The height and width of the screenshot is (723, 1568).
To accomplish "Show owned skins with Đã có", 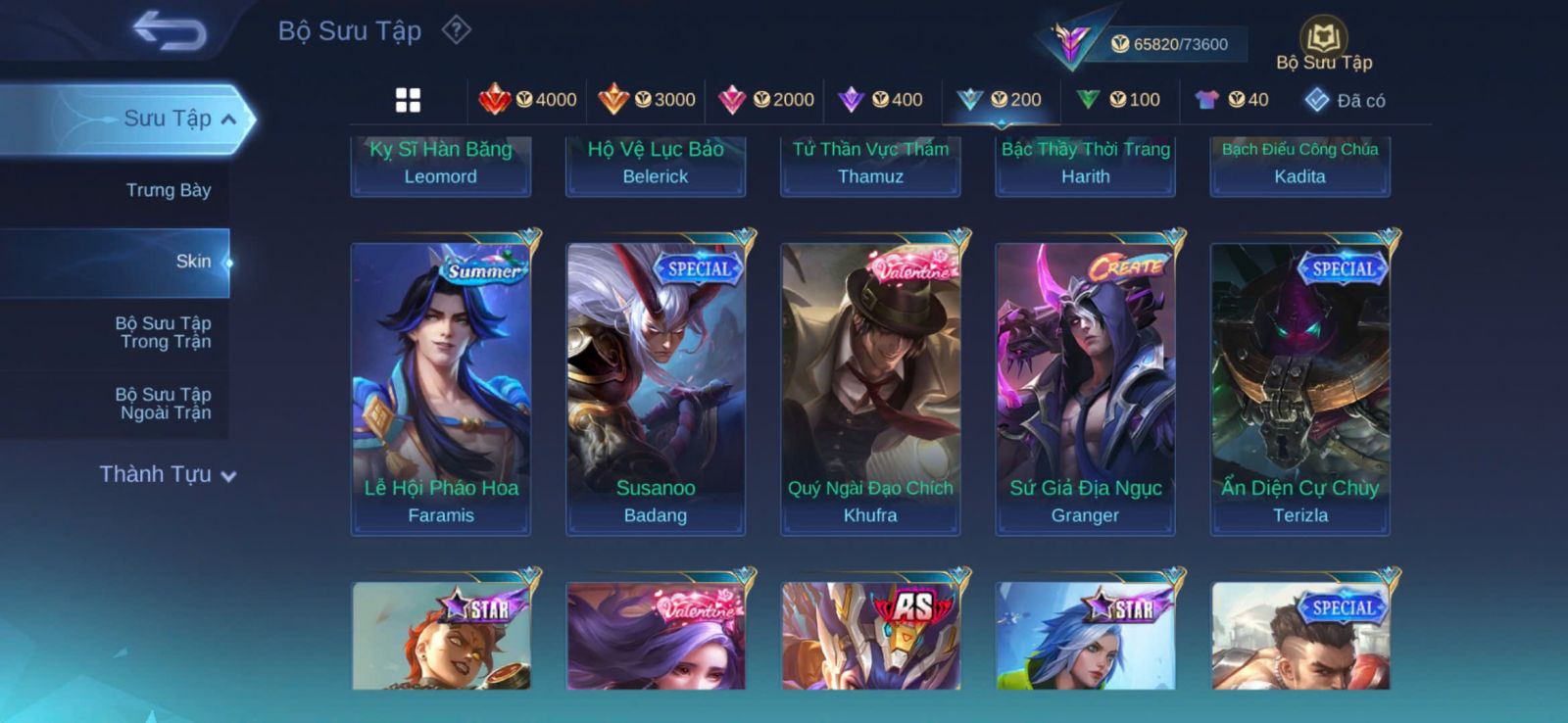I will (x=1346, y=100).
